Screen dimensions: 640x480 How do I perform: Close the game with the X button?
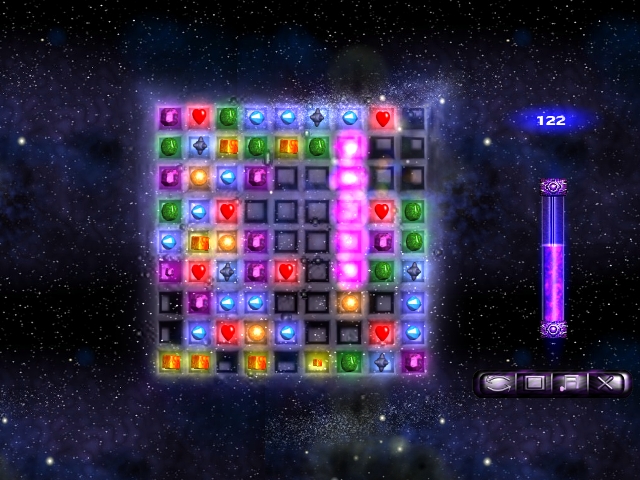click(x=605, y=382)
